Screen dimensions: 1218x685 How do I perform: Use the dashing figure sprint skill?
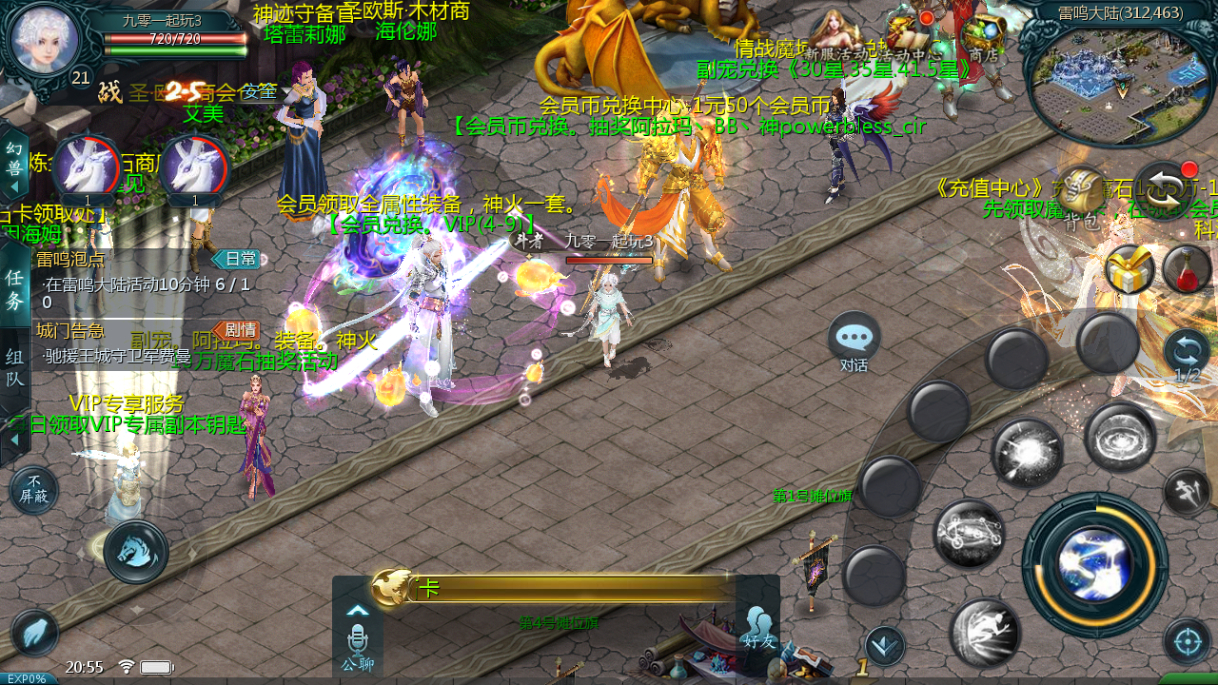[x=984, y=632]
